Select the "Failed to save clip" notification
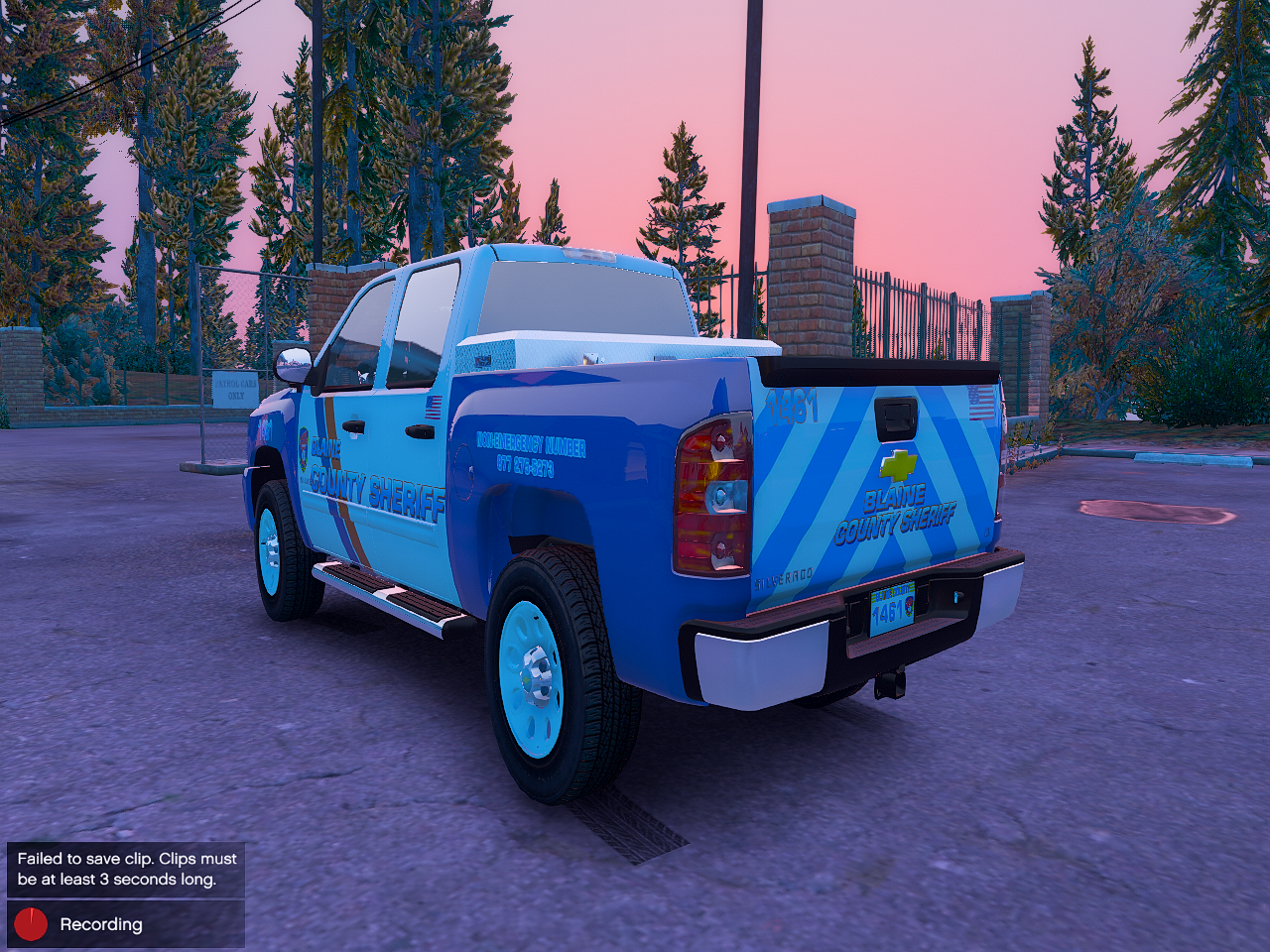 tap(126, 870)
